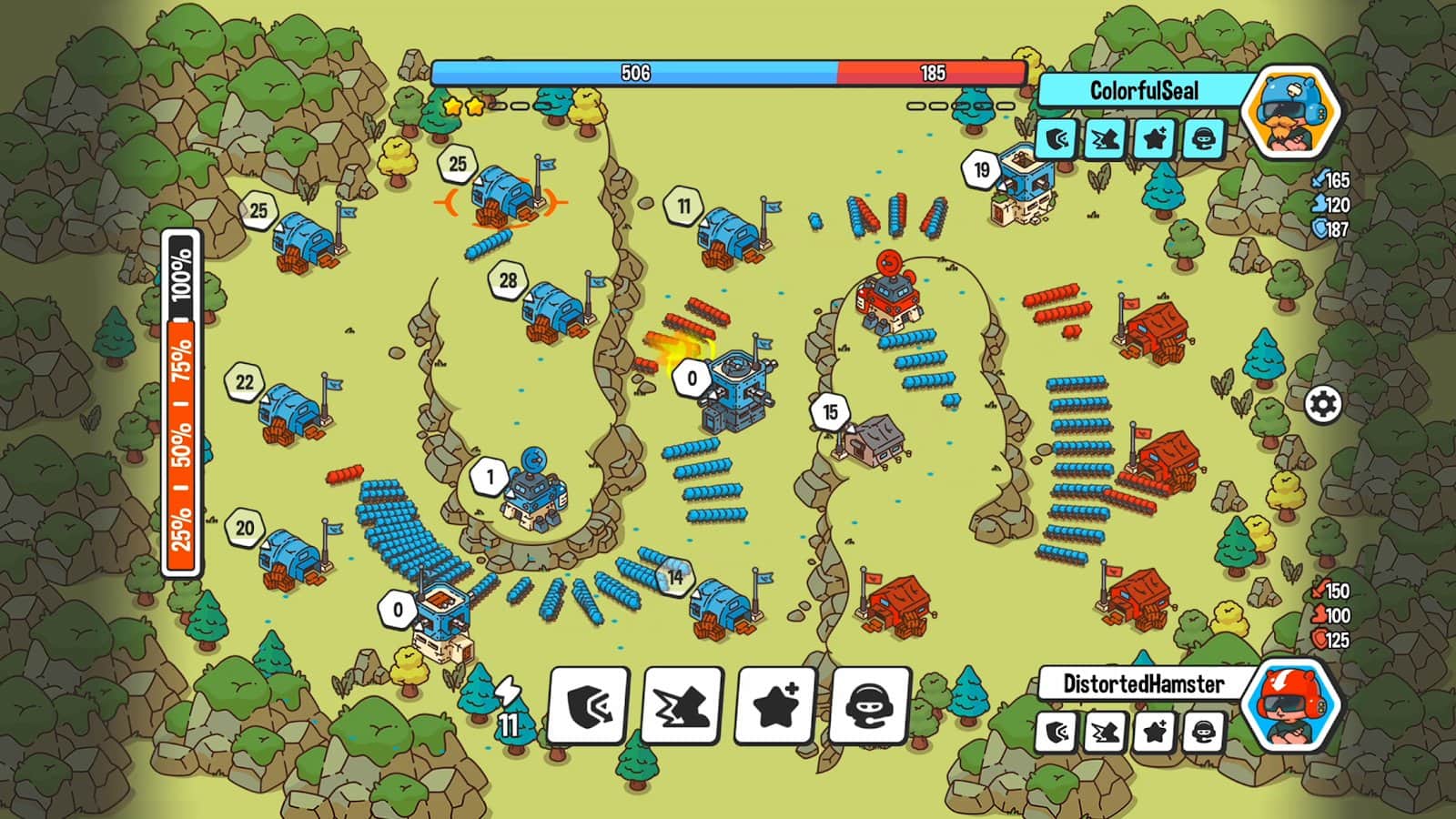
Task: Activate the headset operator ability
Action: [869, 705]
